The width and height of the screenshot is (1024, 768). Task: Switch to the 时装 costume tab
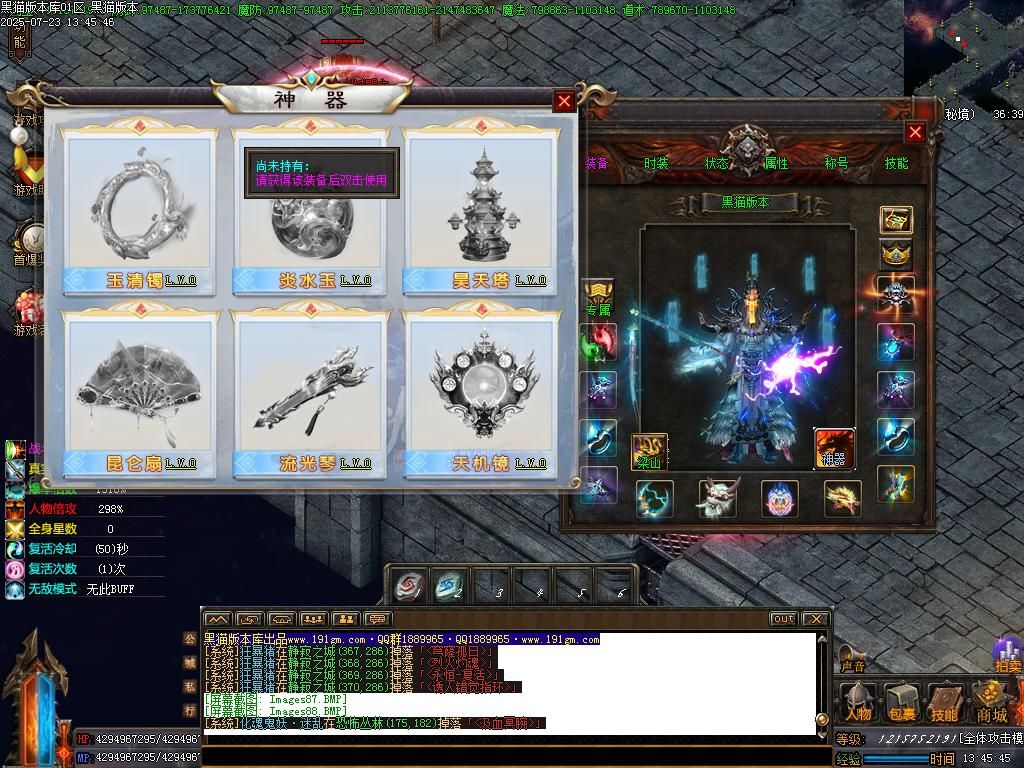point(656,163)
